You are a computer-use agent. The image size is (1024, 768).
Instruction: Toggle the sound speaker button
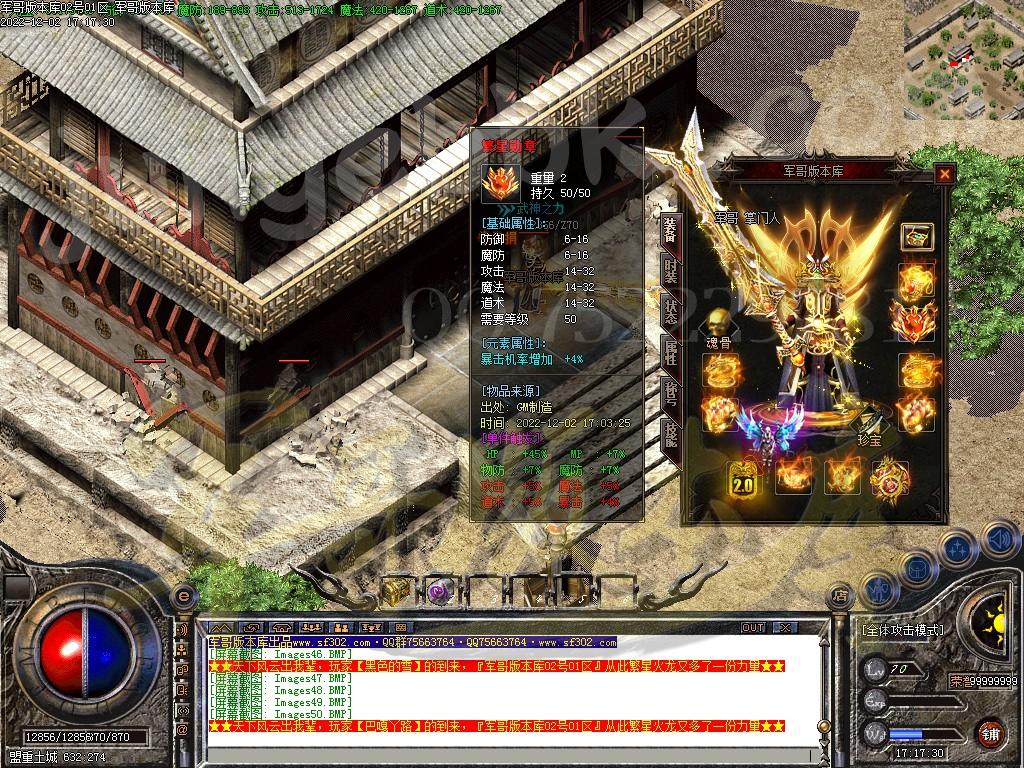point(999,540)
